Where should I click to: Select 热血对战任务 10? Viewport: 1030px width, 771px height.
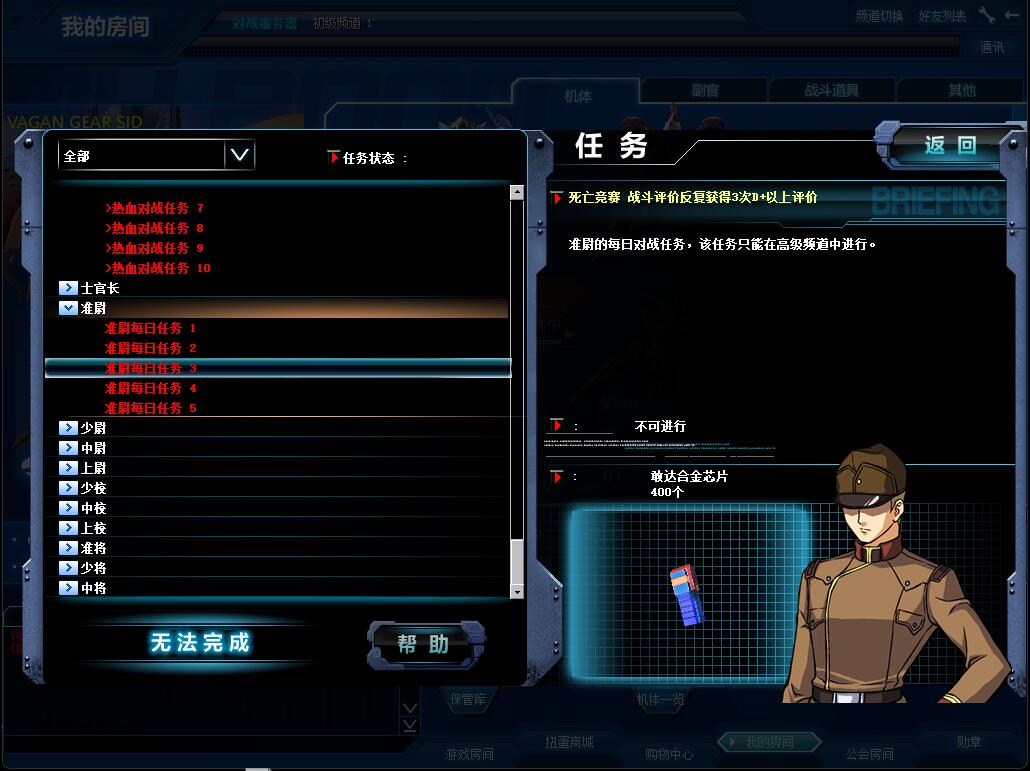click(160, 268)
